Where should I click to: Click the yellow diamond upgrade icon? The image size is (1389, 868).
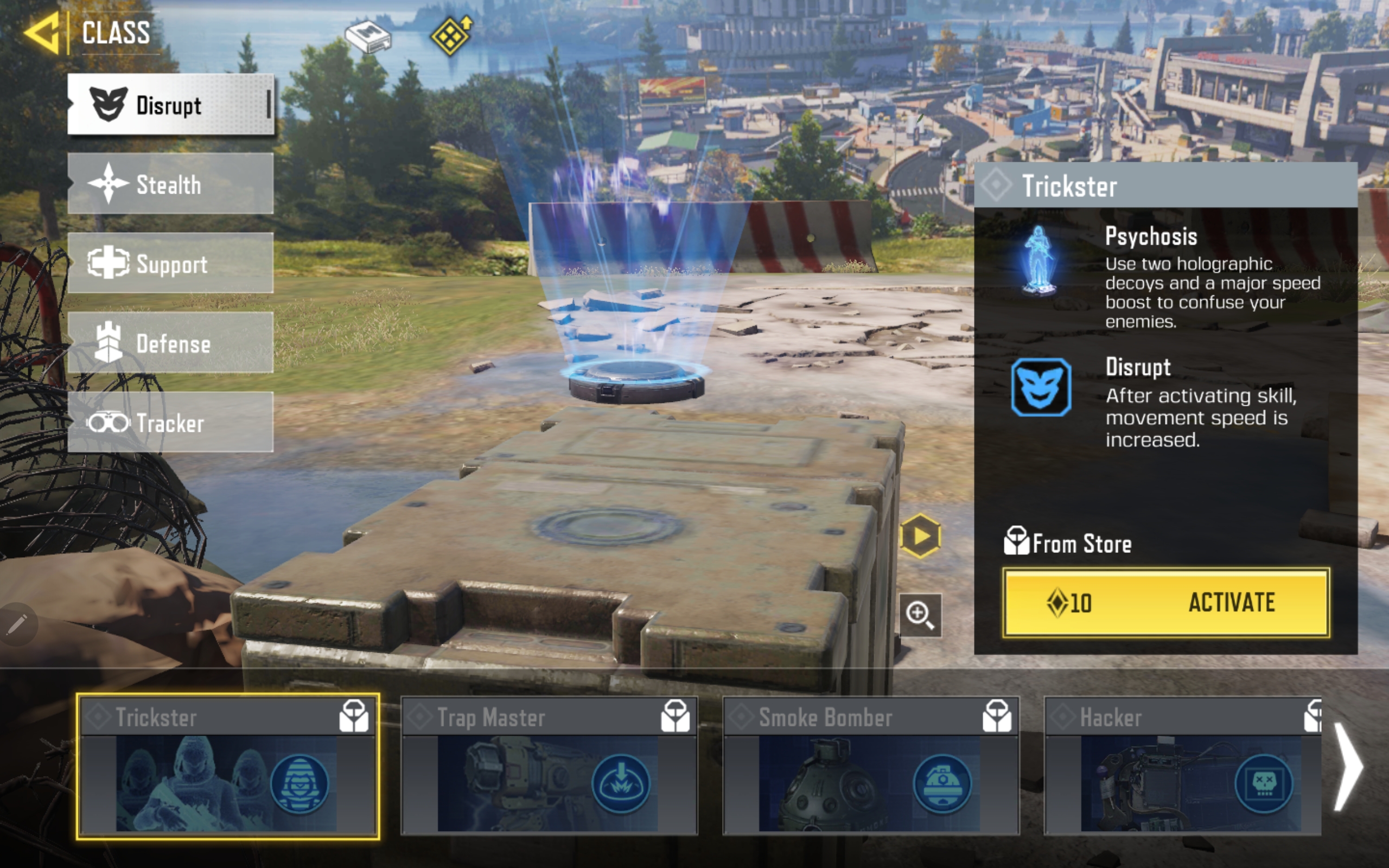(x=451, y=36)
